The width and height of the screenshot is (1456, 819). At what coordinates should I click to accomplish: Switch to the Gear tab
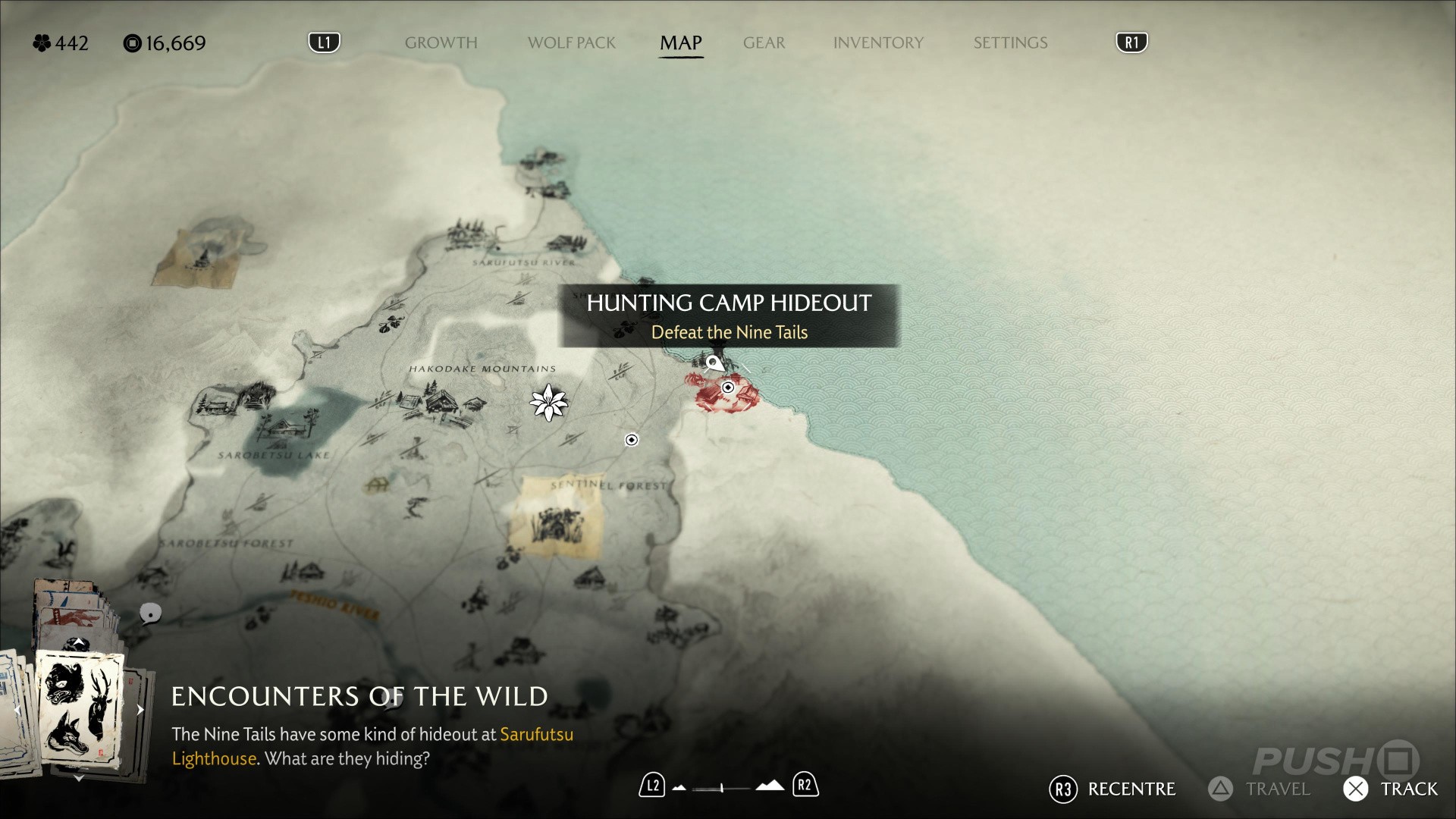pos(764,43)
